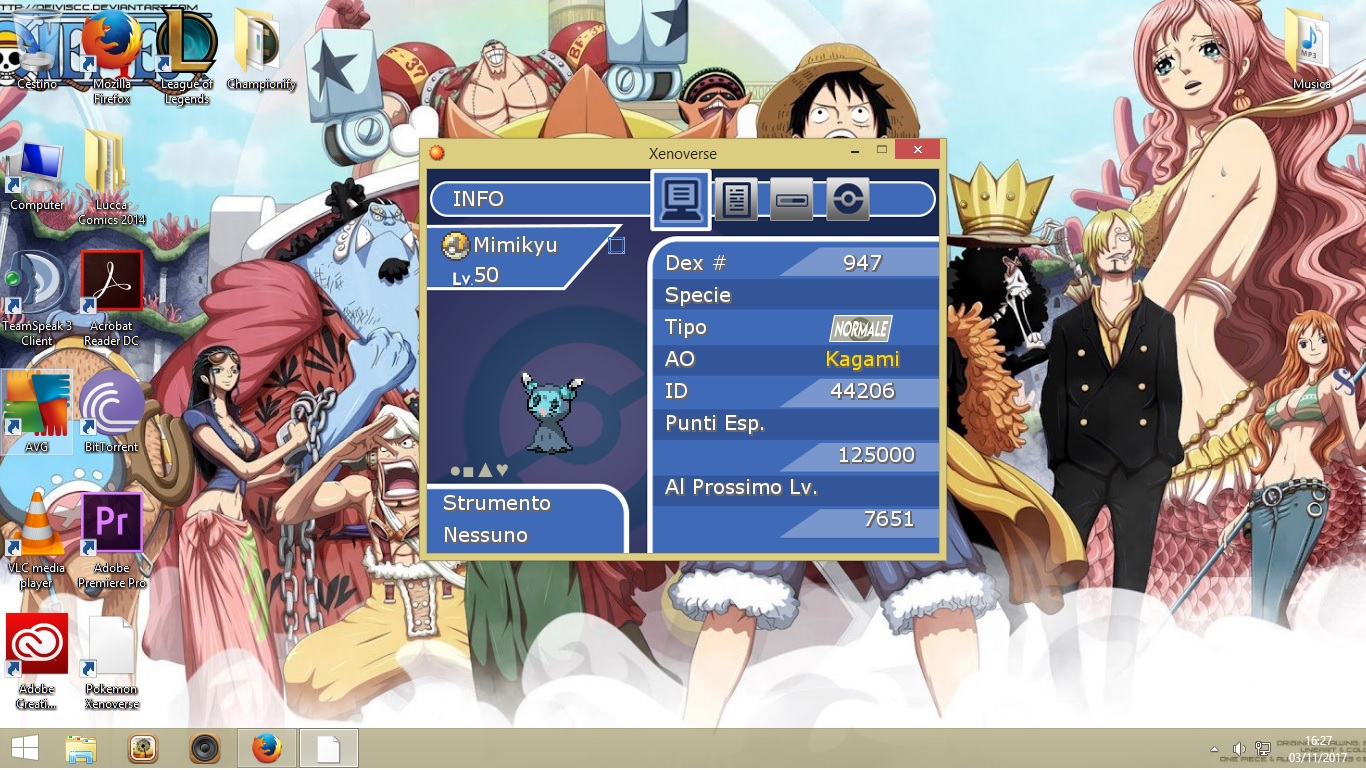1366x770 pixels.
Task: Toggle the heart marking under Mimikyu sprite
Action: (x=502, y=470)
